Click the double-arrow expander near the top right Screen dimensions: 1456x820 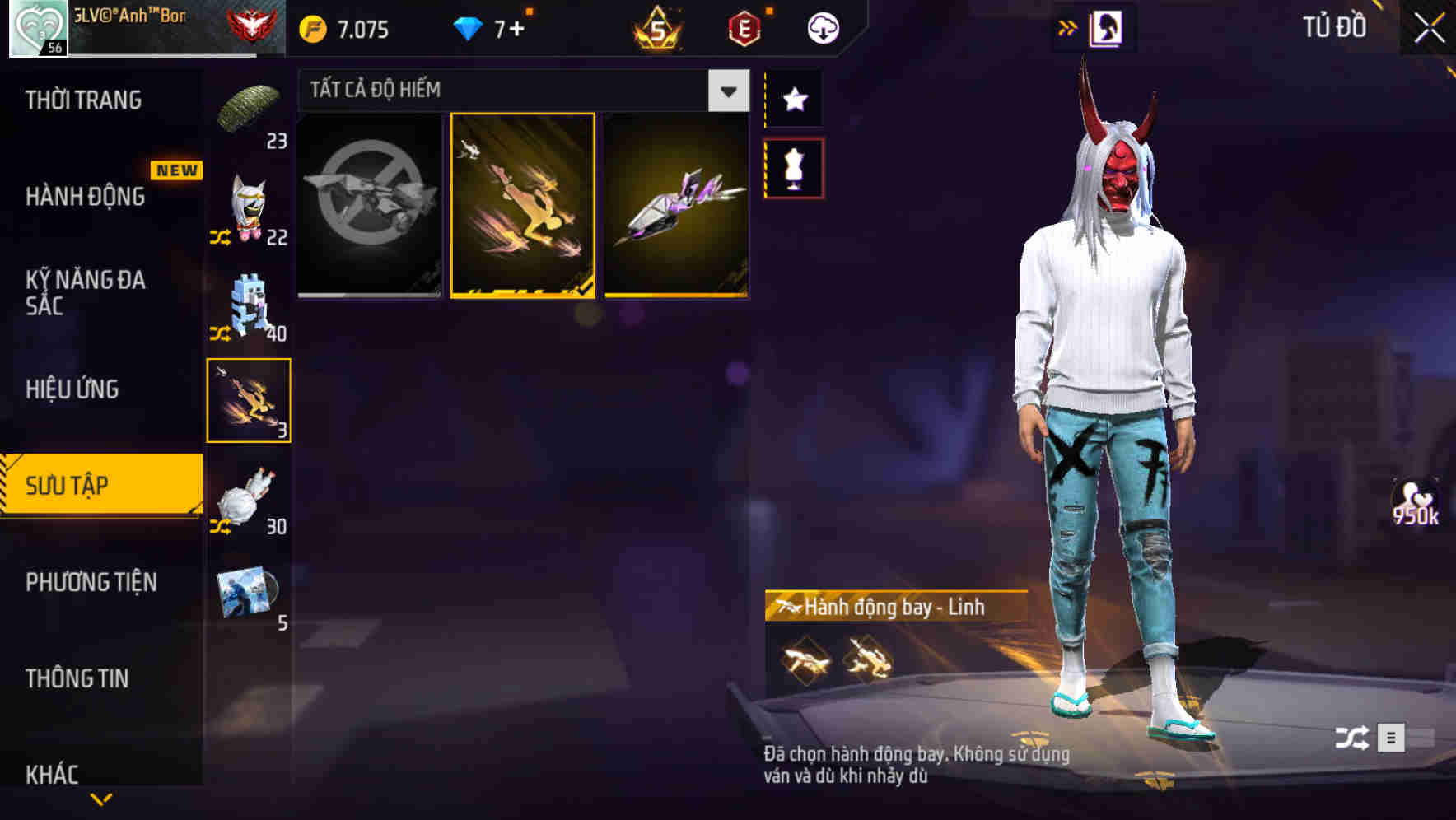(x=1068, y=27)
